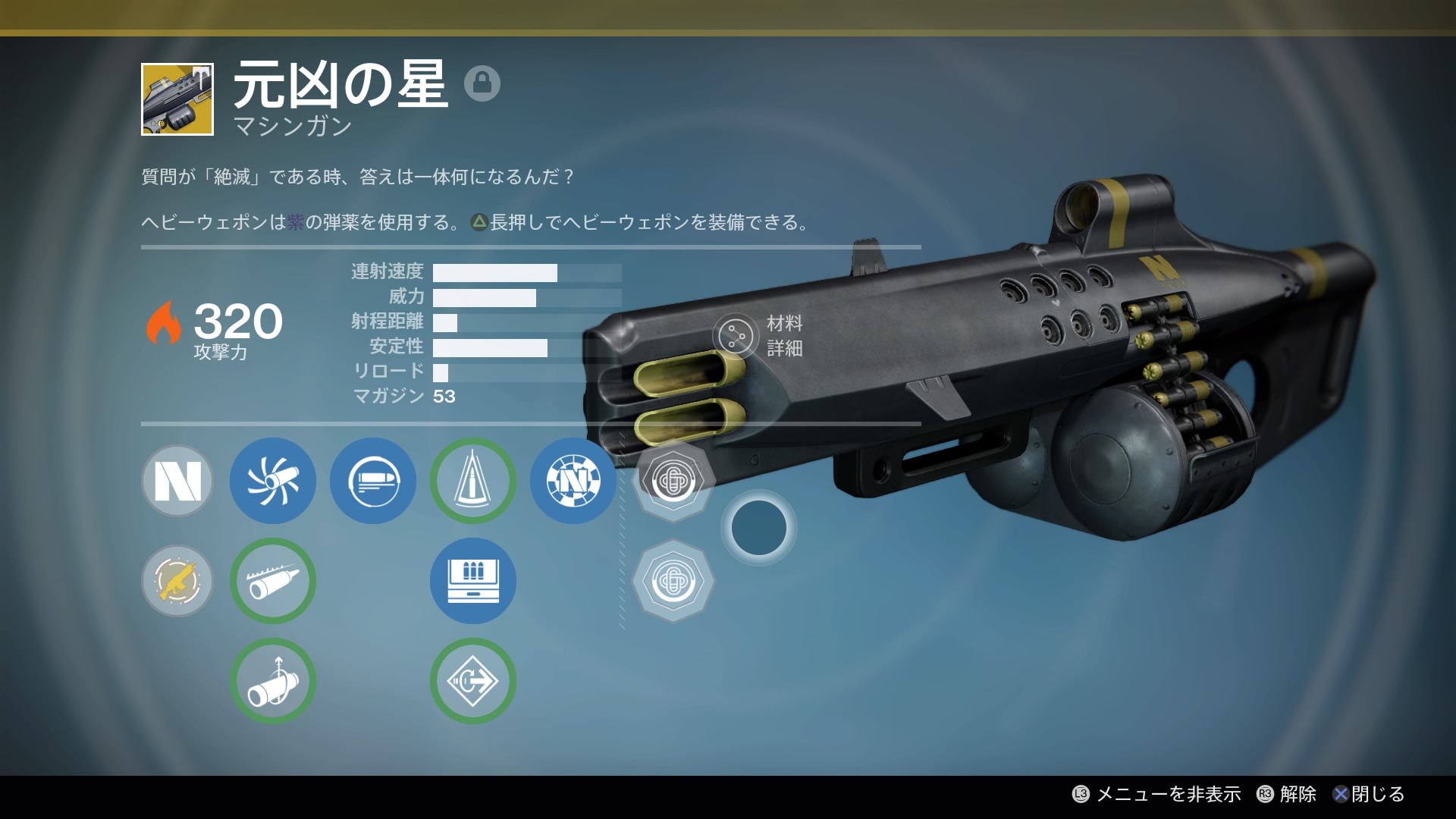Screen dimensions: 1456x819
Task: Toggle the lock icon beside weapon name
Action: pos(482,83)
